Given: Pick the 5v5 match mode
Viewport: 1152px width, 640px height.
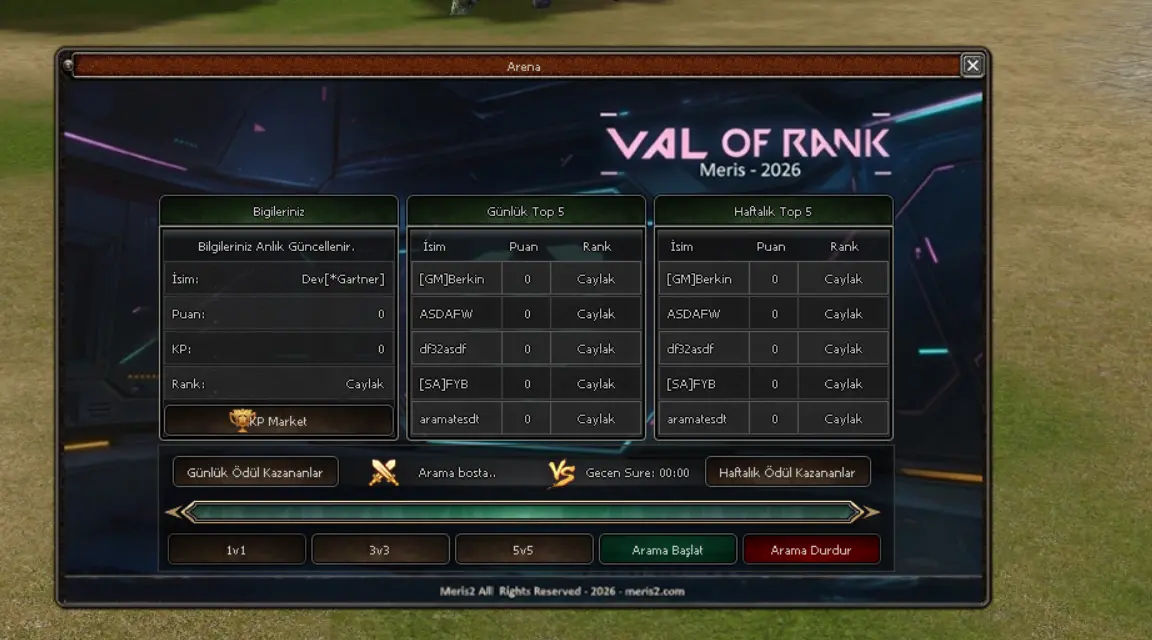Looking at the screenshot, I should 524,550.
